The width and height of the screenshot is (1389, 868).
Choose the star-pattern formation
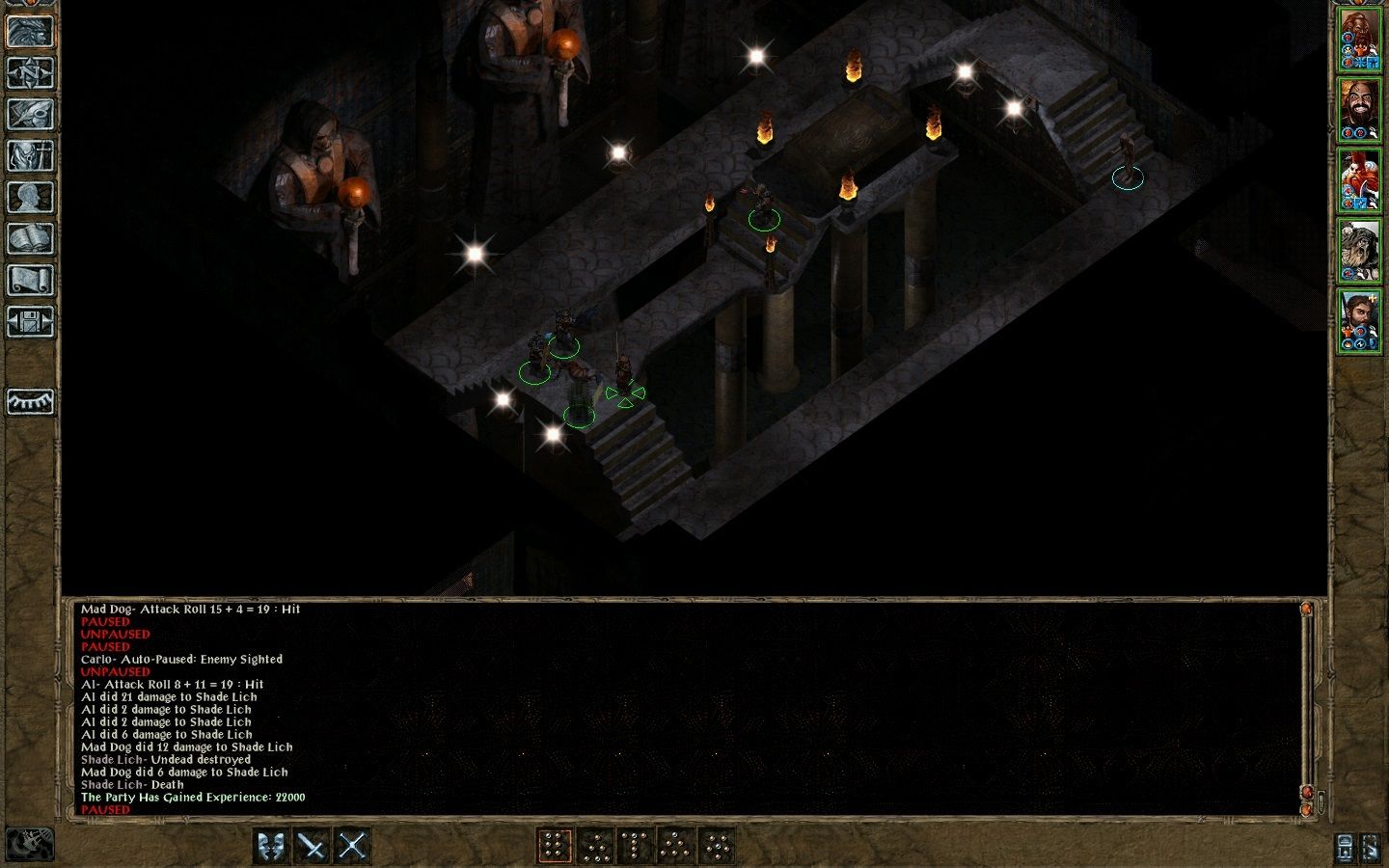coord(718,845)
